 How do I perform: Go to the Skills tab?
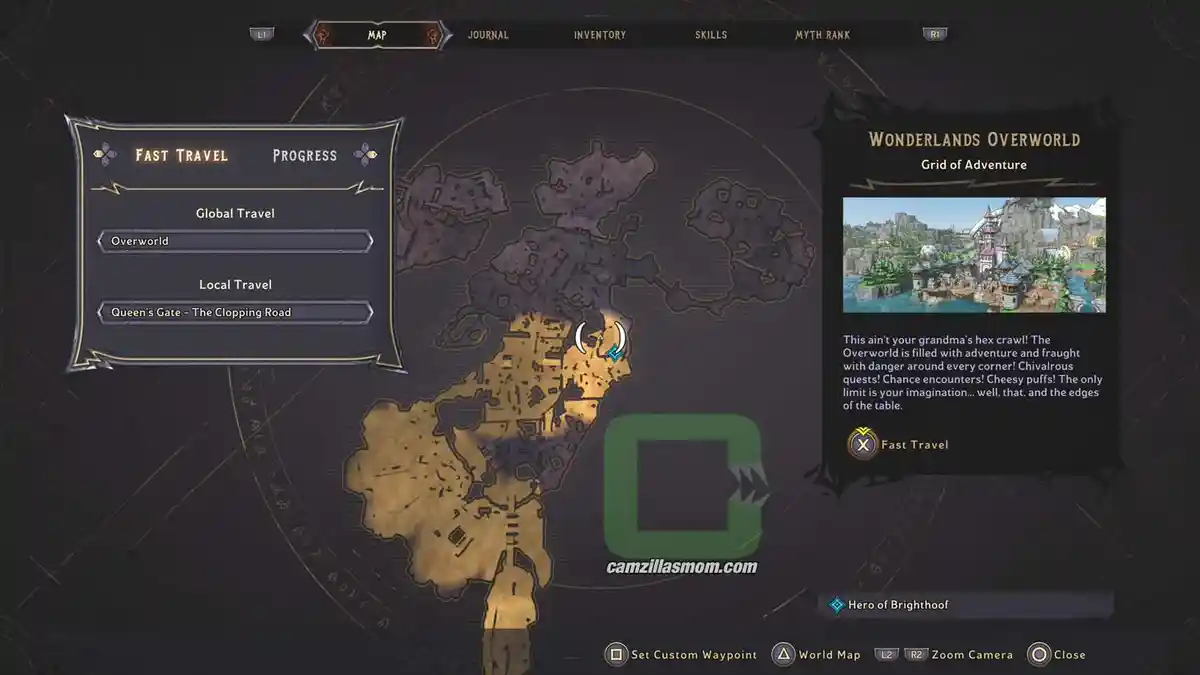click(x=712, y=35)
